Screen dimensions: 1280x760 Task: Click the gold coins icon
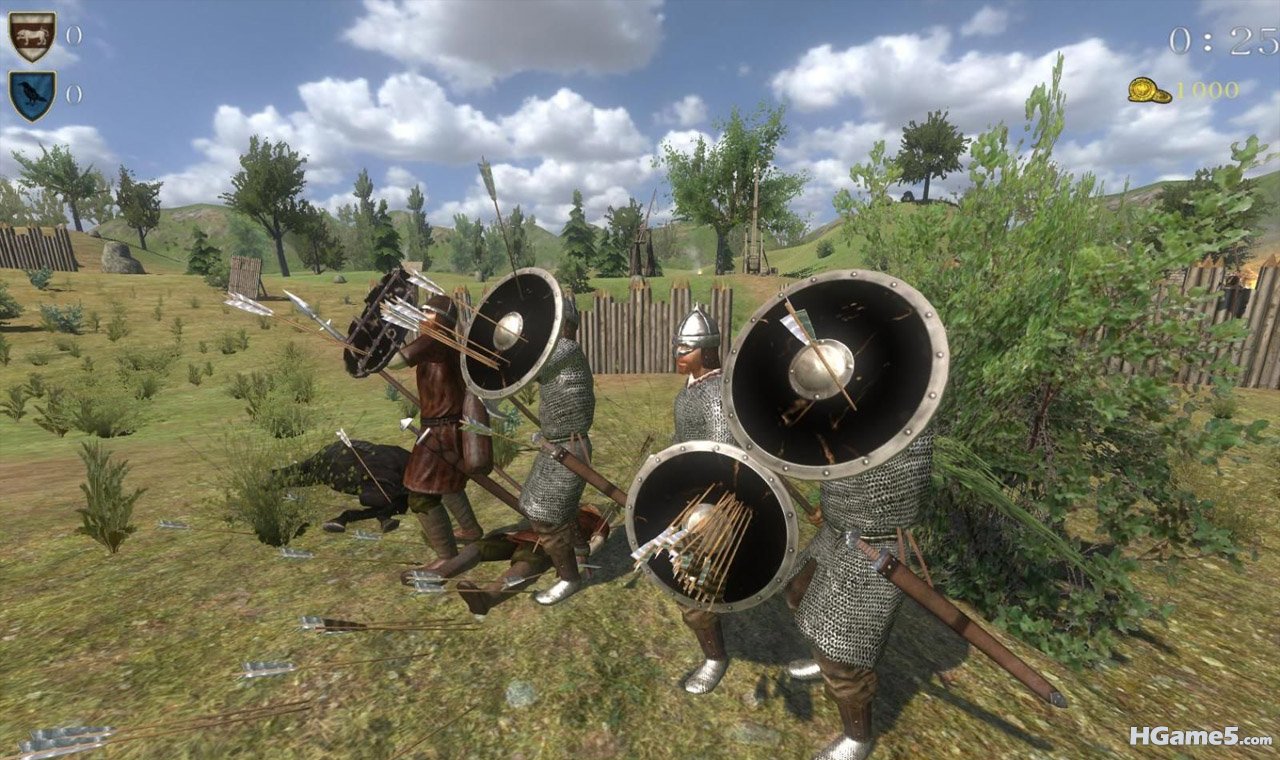[1150, 90]
